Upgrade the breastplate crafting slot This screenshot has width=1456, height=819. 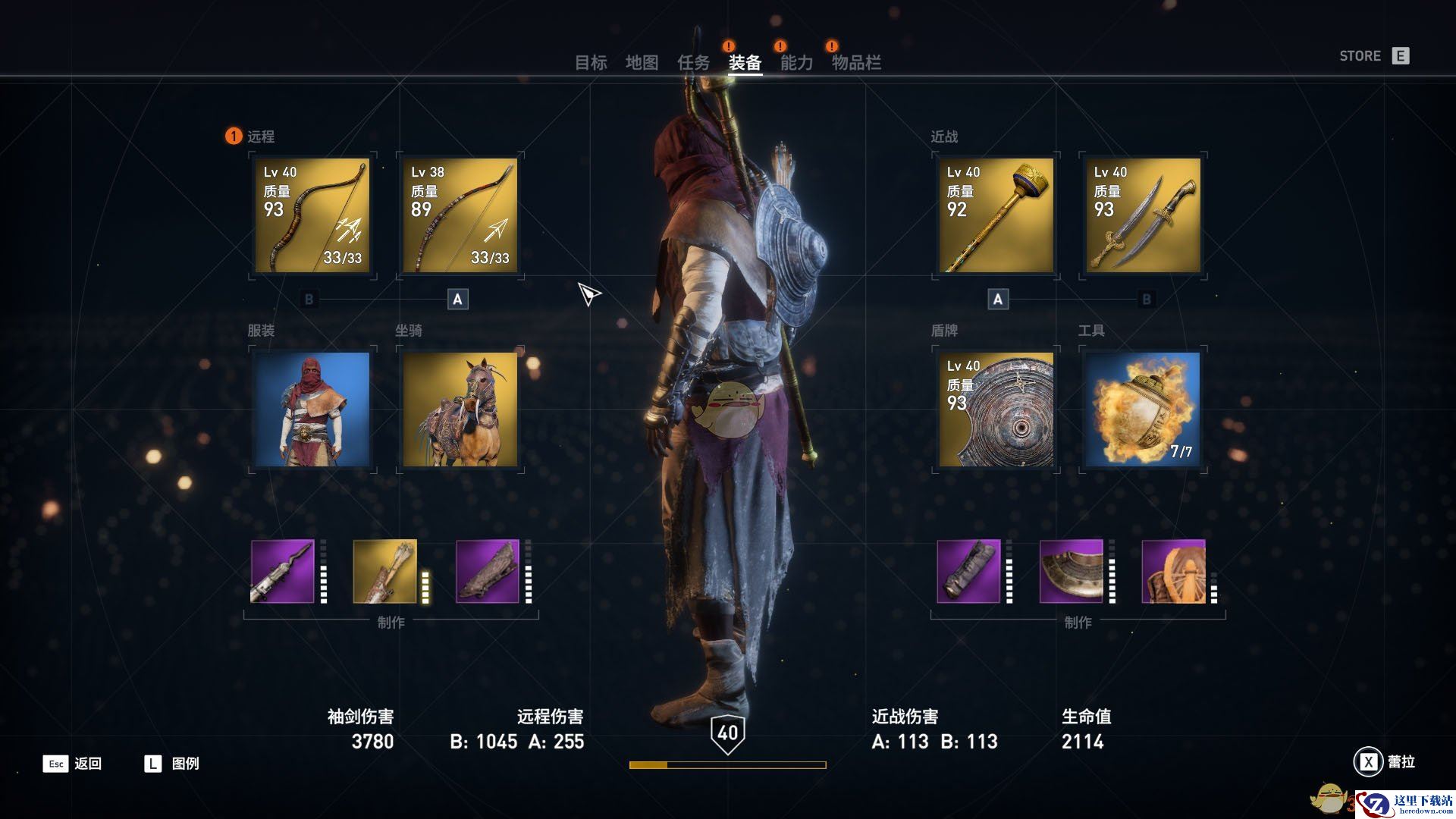coord(1071,572)
